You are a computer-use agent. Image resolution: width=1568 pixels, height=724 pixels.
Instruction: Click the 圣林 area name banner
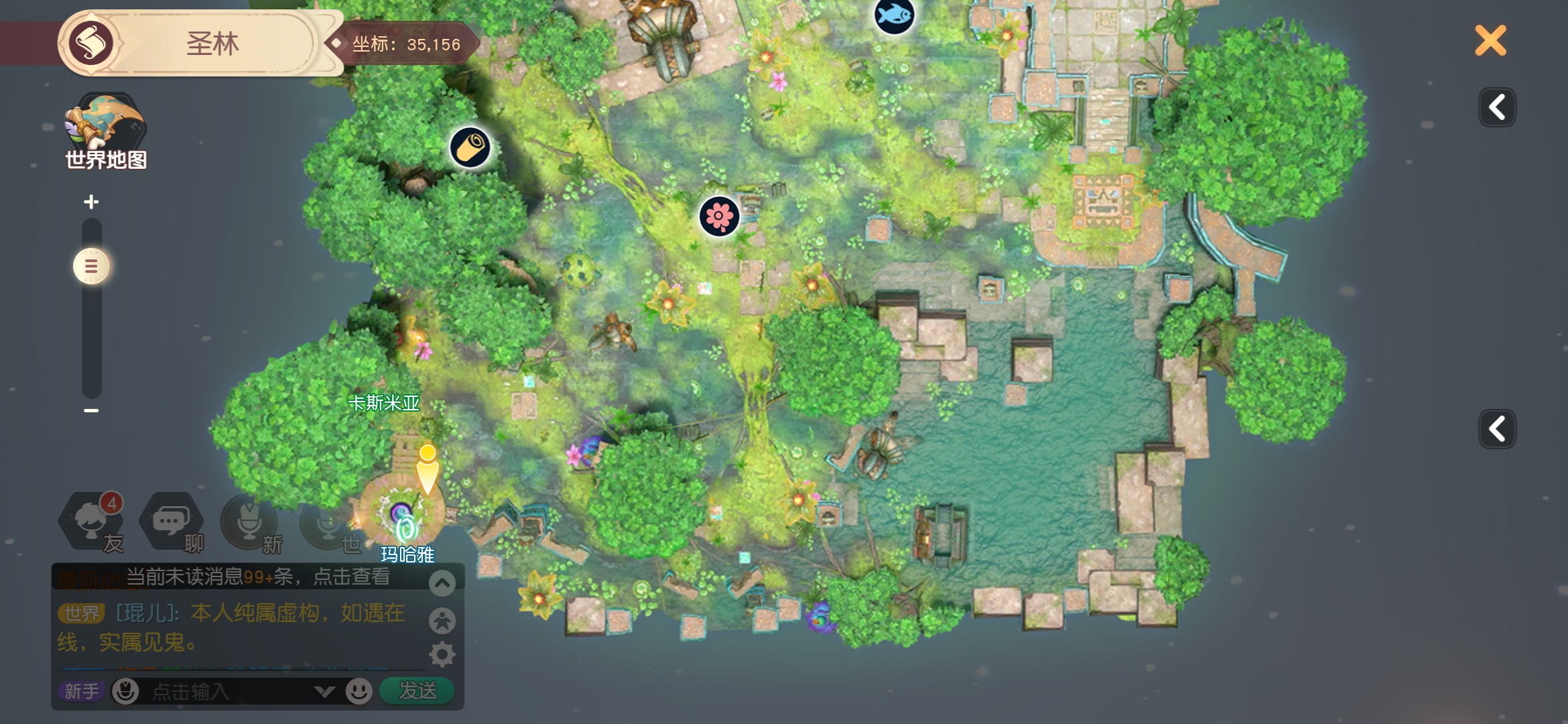coord(212,44)
